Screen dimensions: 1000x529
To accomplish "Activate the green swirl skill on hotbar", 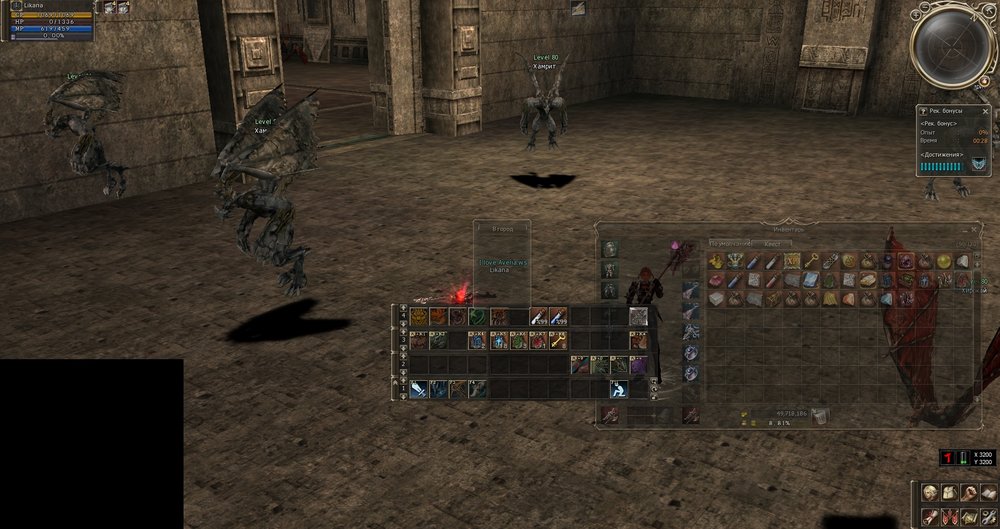I will [x=476, y=316].
